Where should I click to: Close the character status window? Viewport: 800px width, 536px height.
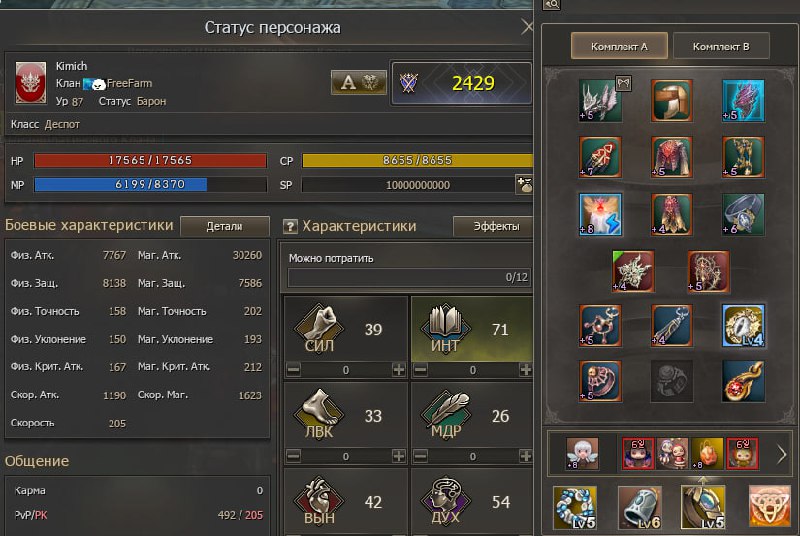pyautogui.click(x=528, y=27)
